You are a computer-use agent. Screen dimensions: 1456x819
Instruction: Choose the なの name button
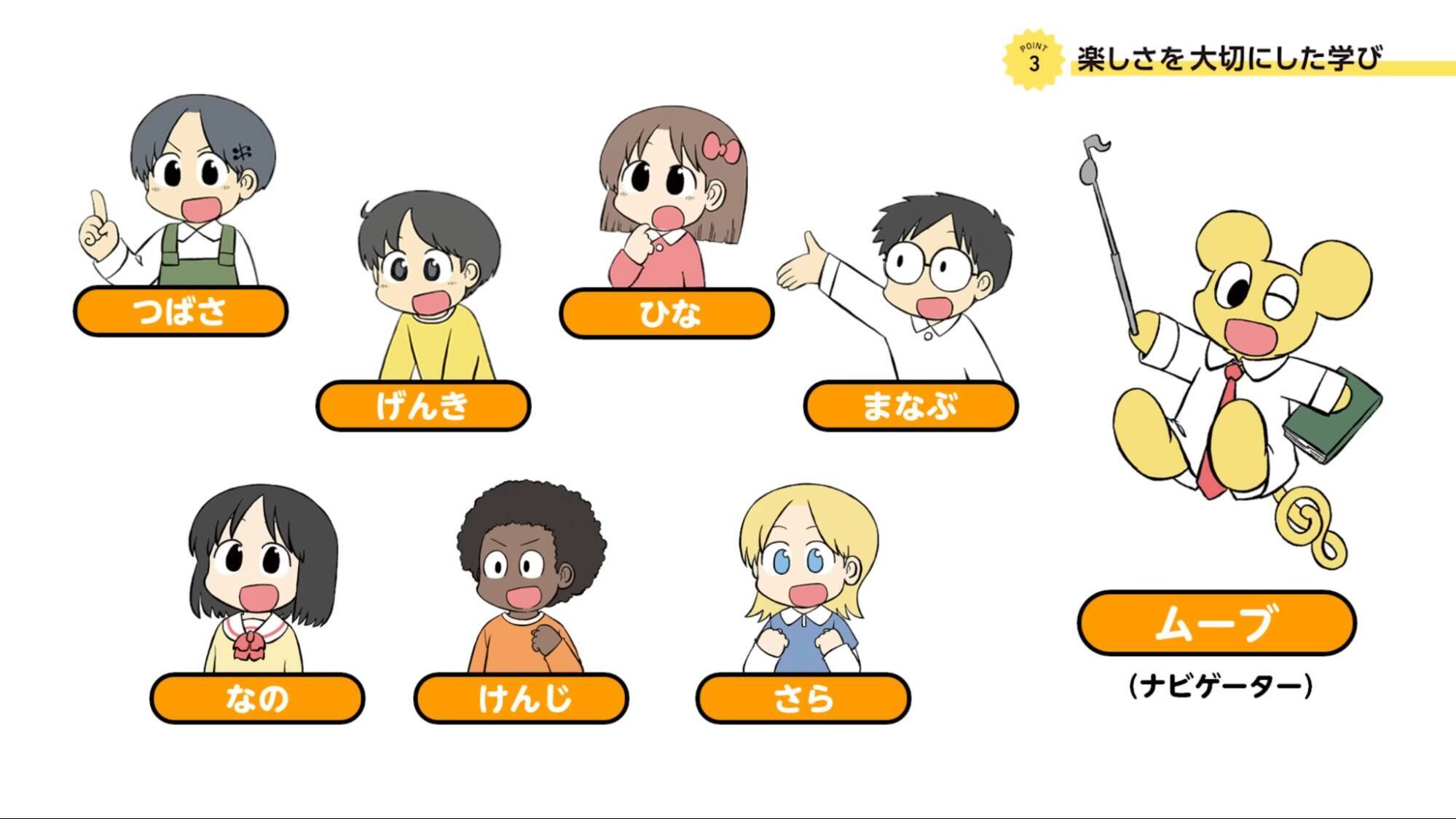(x=257, y=698)
